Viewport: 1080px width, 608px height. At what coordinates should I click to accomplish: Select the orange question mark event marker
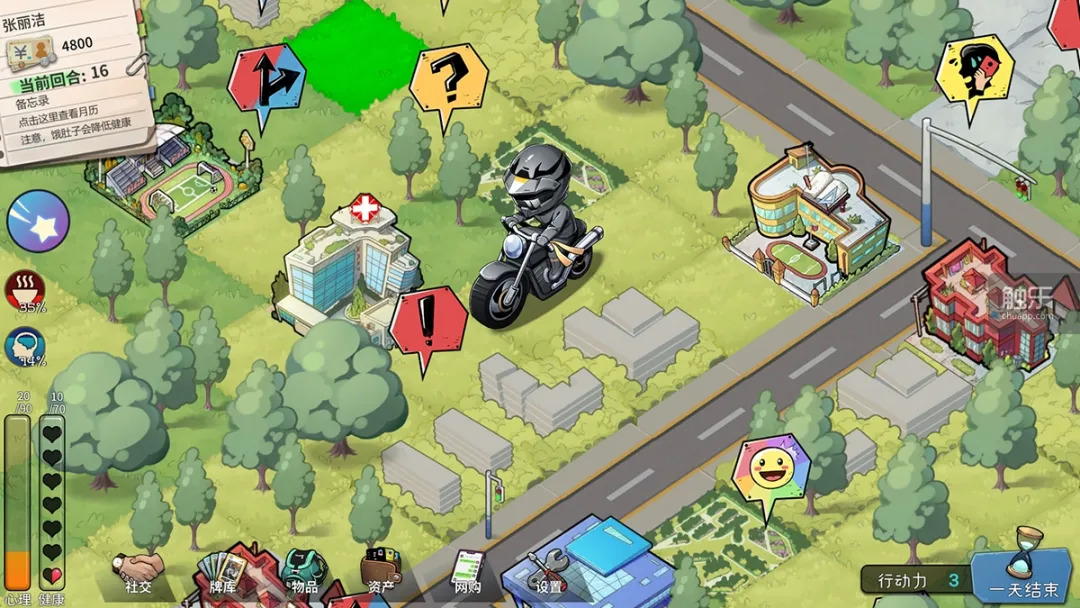(449, 78)
